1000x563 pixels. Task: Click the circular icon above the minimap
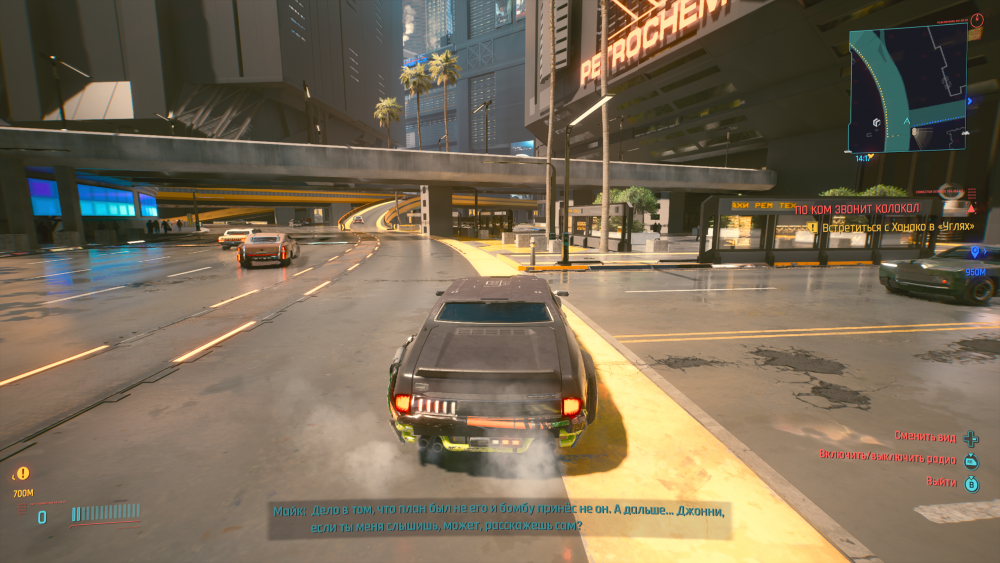coord(977,19)
